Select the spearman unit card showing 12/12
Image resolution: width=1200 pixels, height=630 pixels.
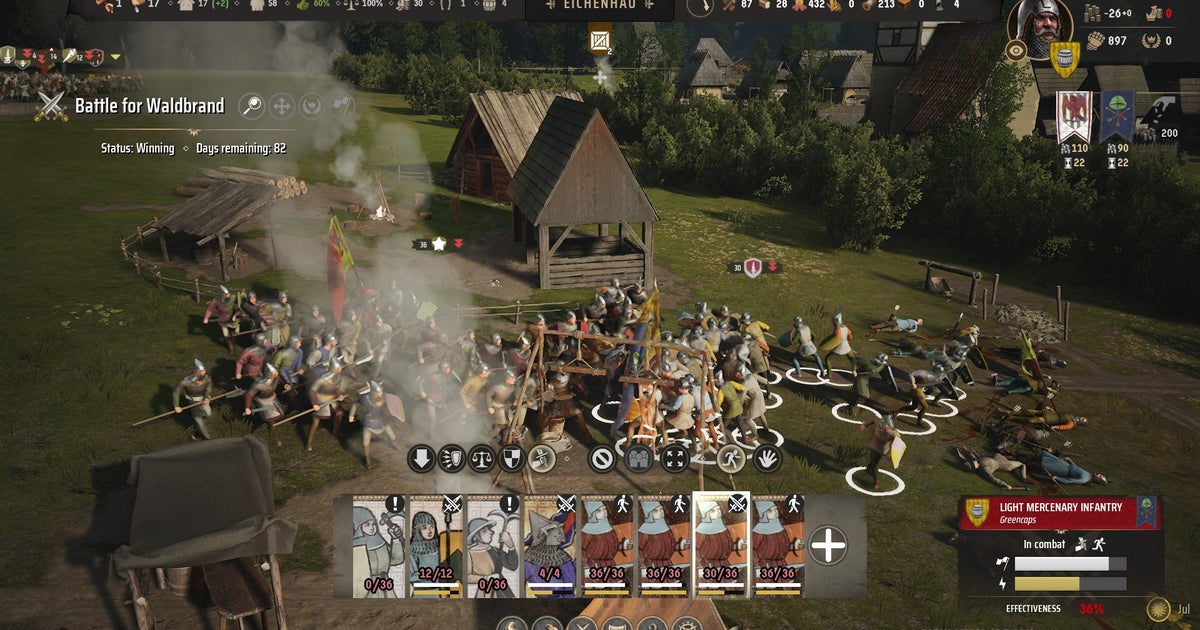coord(435,545)
